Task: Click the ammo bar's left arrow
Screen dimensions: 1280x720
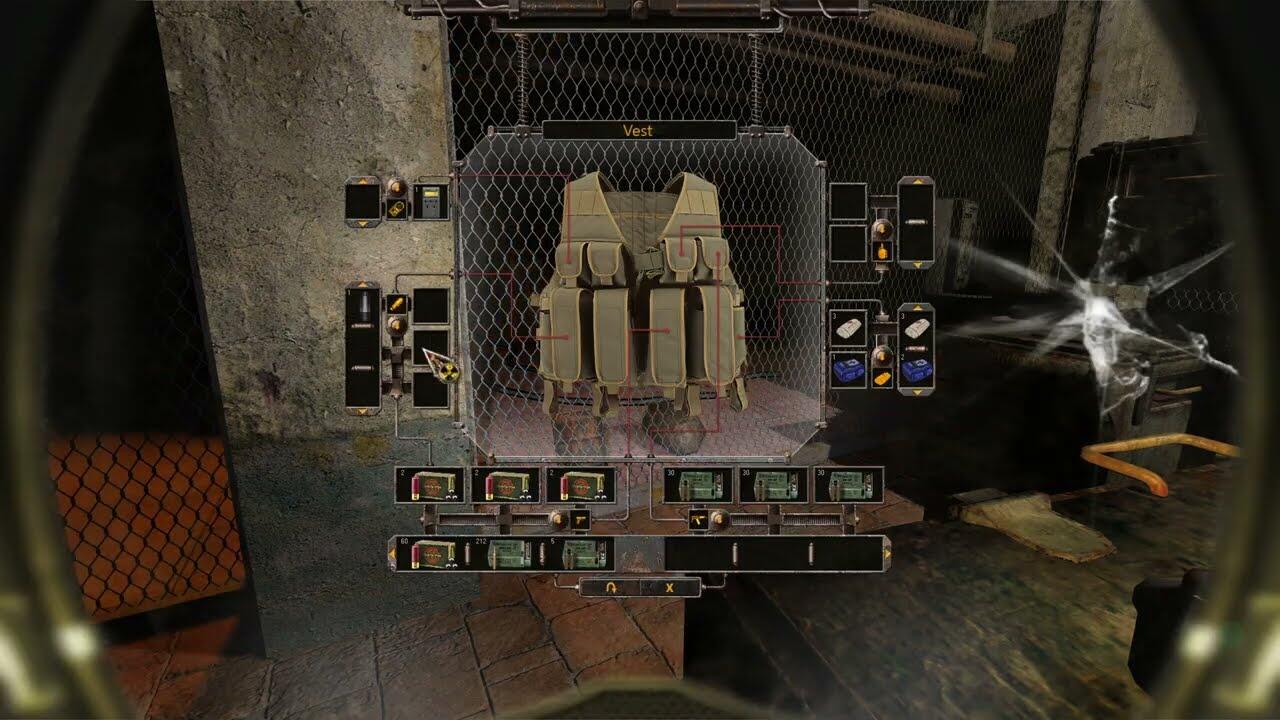Action: (392, 553)
